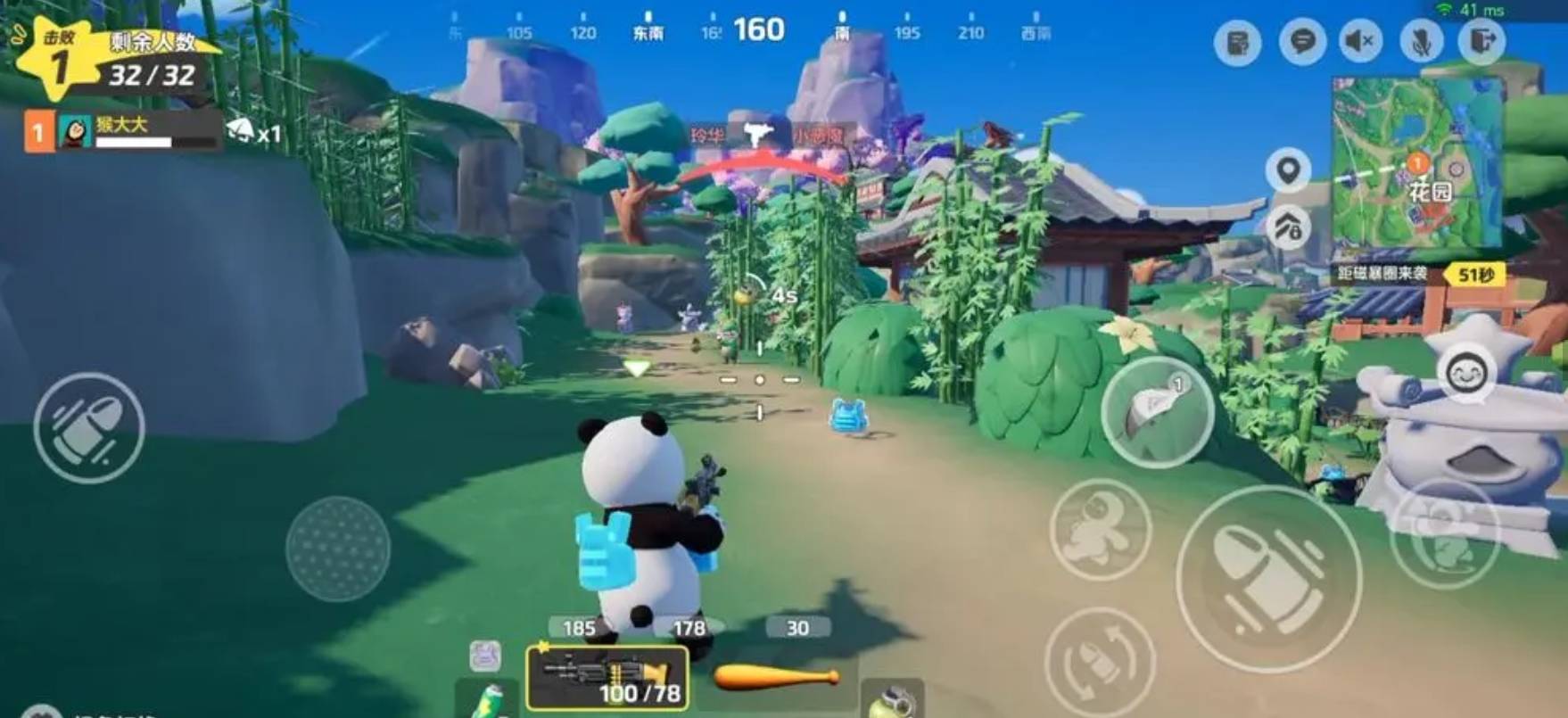This screenshot has width=1568, height=718.
Task: Open the smiley emote button
Action: (1465, 375)
